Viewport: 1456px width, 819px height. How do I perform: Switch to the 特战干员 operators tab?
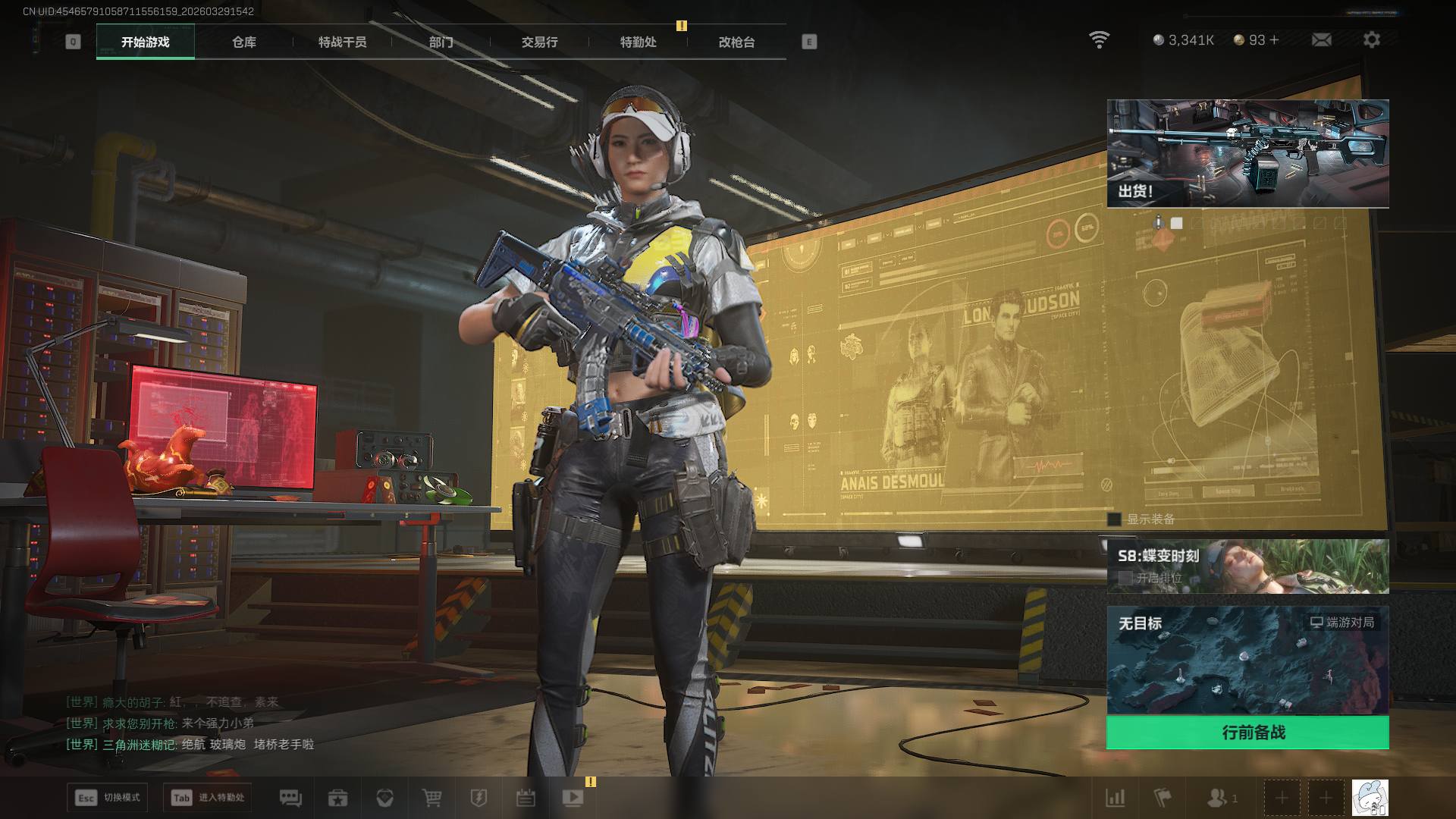tap(342, 42)
